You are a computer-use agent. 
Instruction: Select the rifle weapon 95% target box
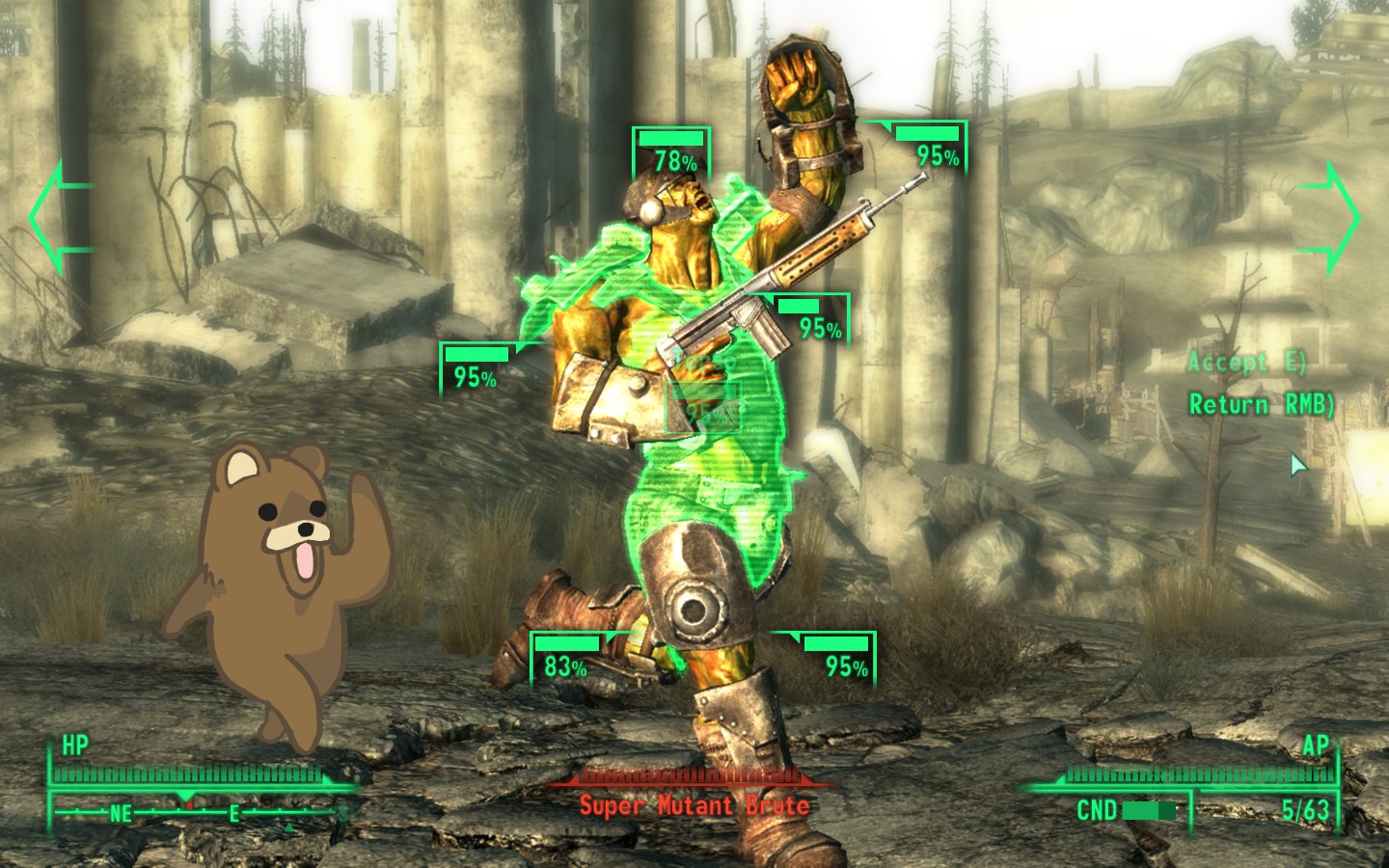point(813,320)
